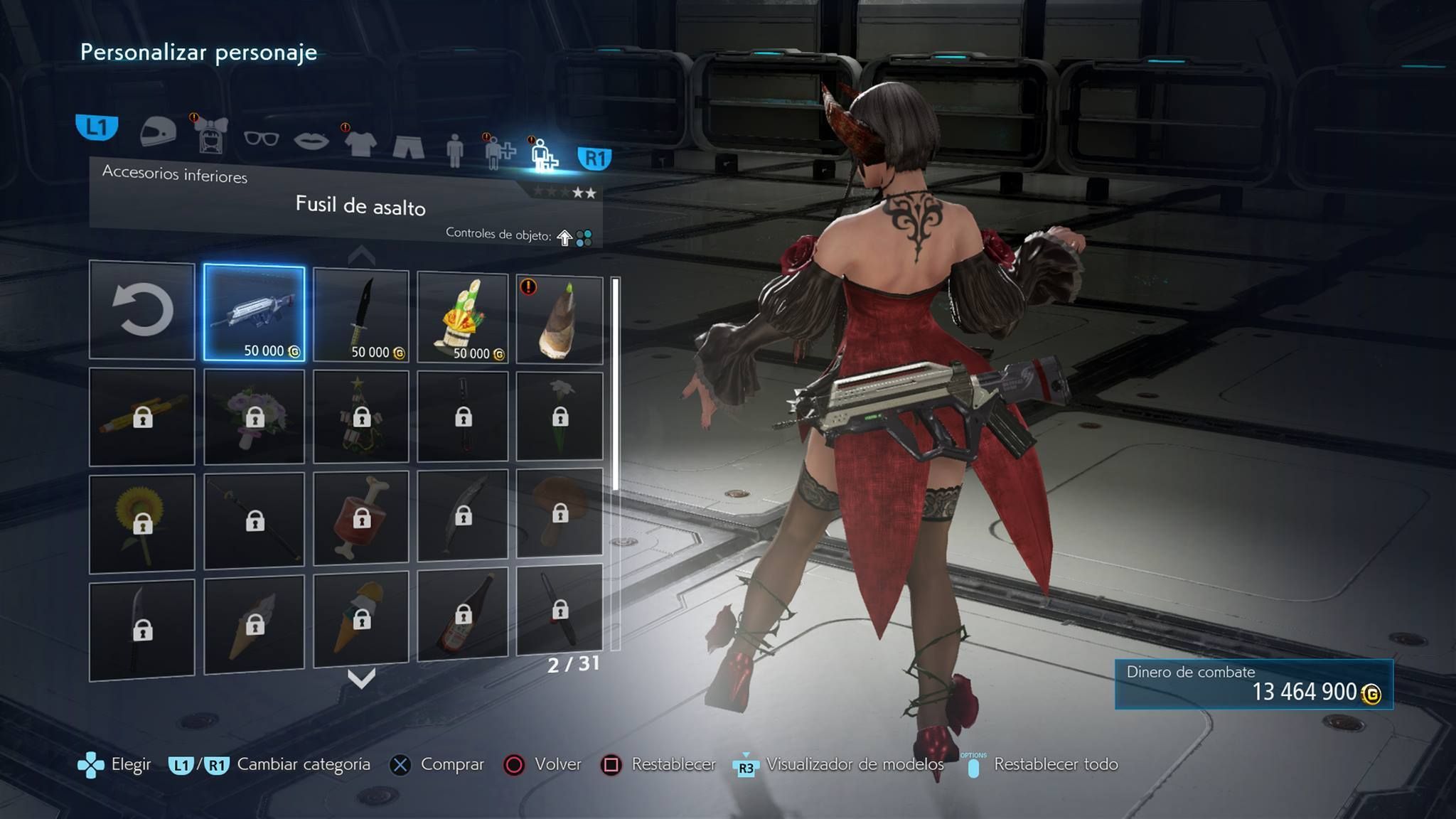Select the bamboo shoot item slot
The height and width of the screenshot is (819, 1456).
coord(560,320)
